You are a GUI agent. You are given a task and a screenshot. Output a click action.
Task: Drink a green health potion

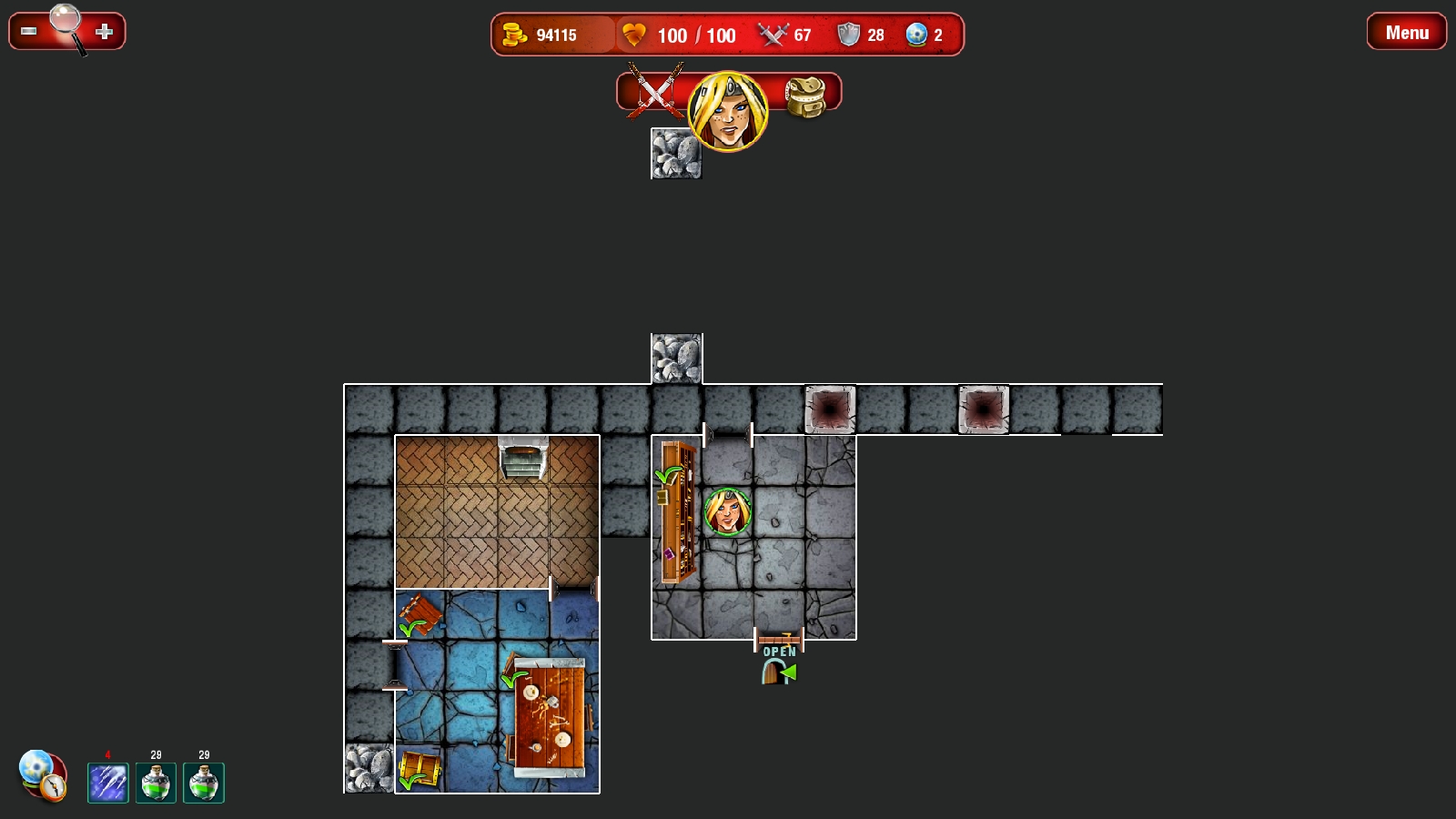(x=156, y=783)
